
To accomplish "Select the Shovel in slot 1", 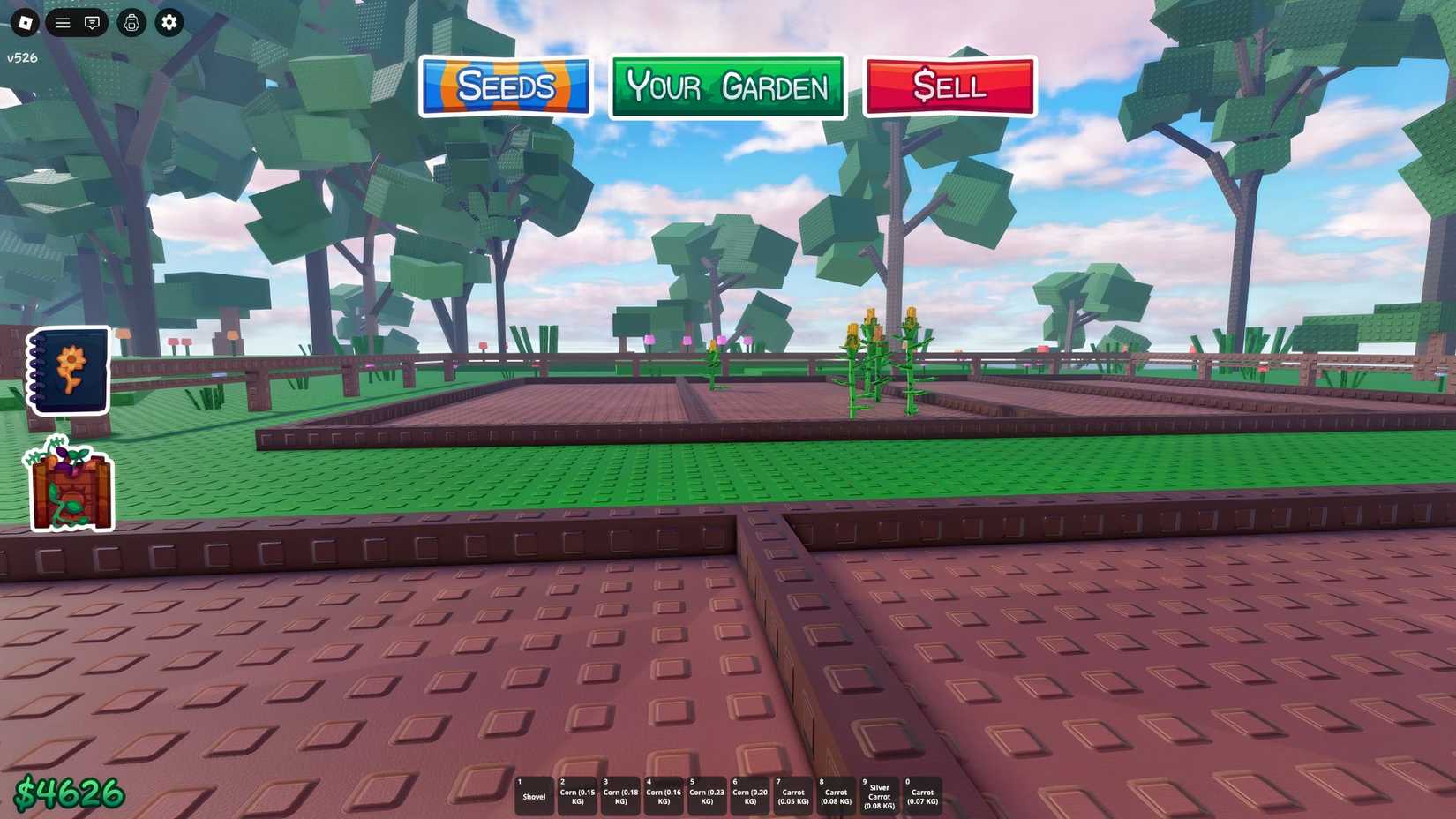I will tap(534, 793).
